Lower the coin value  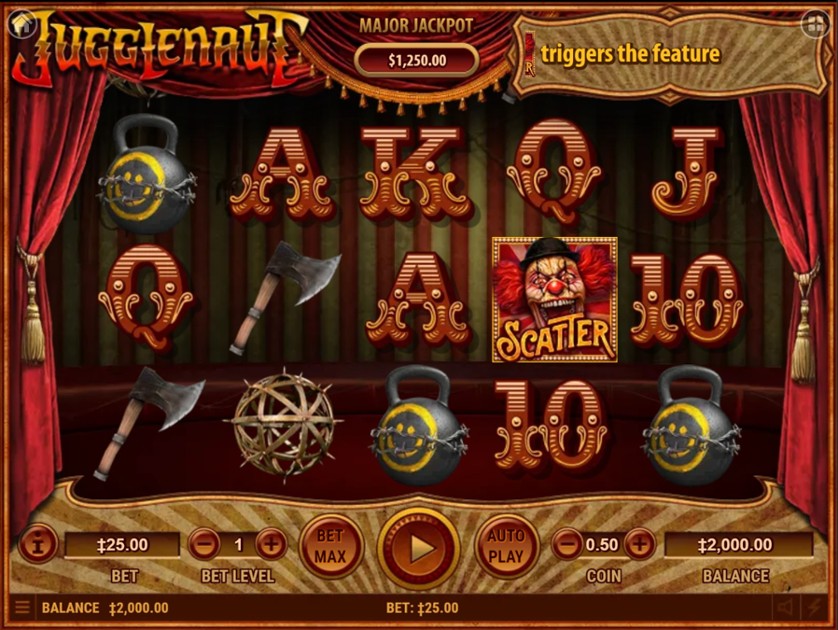tap(567, 545)
